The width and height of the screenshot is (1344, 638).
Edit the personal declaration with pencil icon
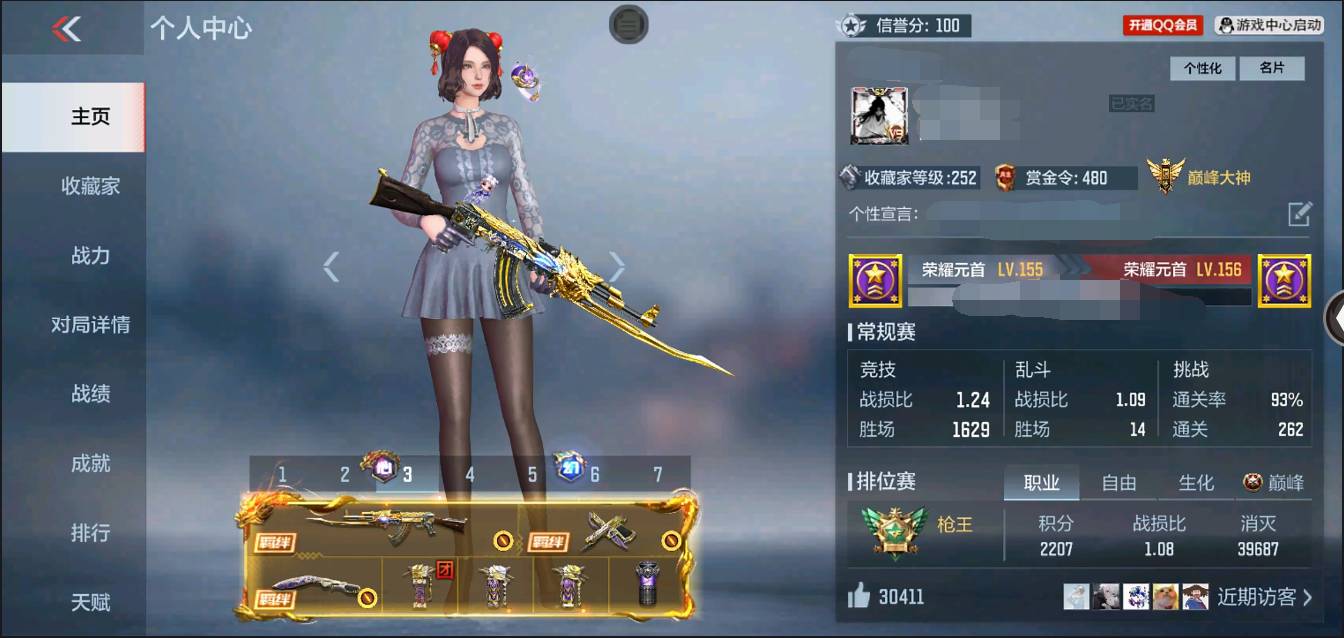pyautogui.click(x=1298, y=213)
